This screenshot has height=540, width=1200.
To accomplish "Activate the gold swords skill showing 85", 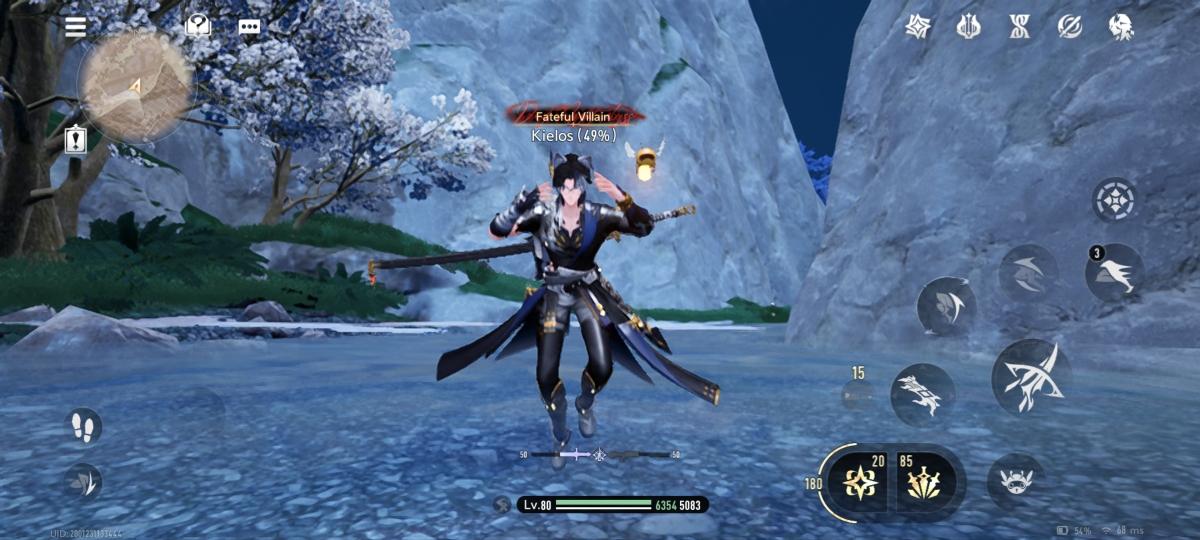I will point(925,482).
